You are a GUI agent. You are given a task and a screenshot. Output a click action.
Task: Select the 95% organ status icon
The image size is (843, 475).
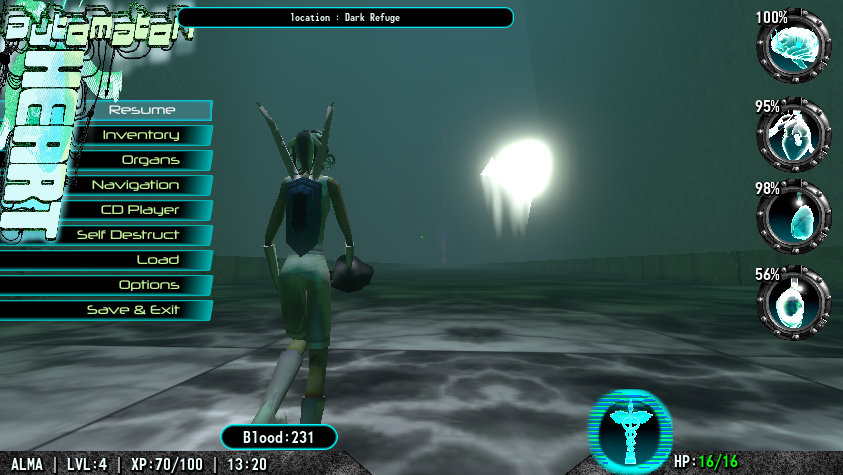[794, 136]
